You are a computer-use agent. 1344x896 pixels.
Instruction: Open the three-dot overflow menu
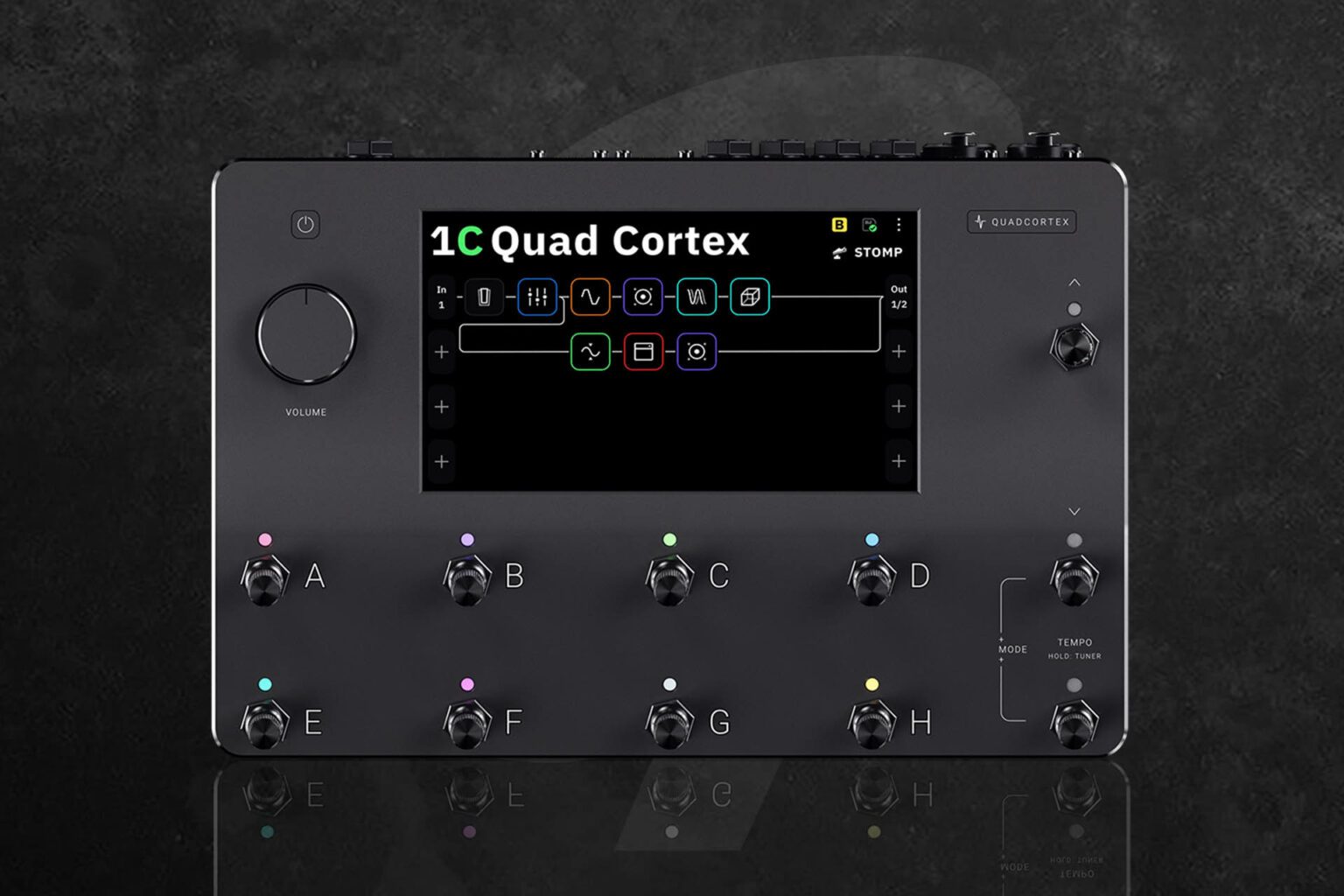click(899, 224)
